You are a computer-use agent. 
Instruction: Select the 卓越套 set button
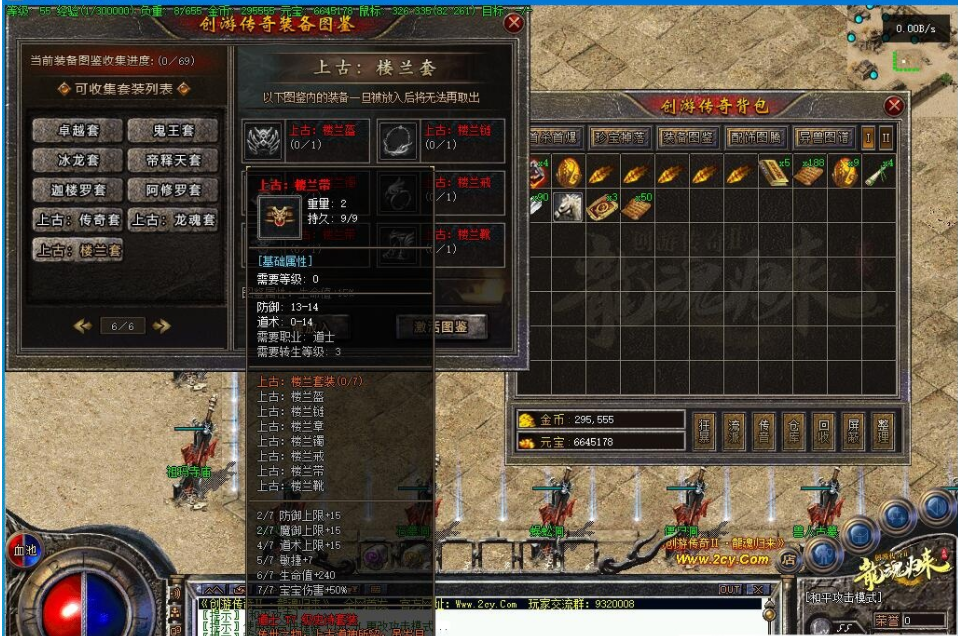coord(77,130)
